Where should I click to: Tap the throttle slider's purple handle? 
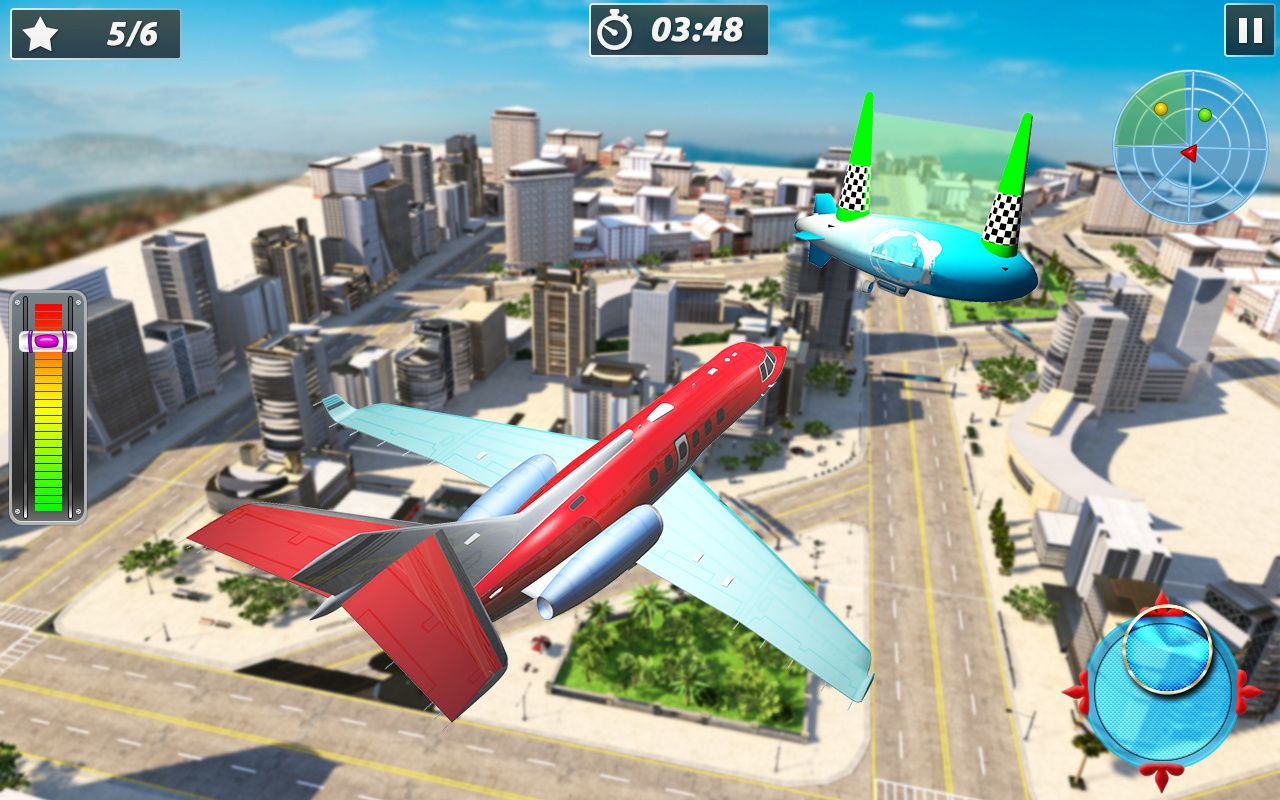coord(48,341)
